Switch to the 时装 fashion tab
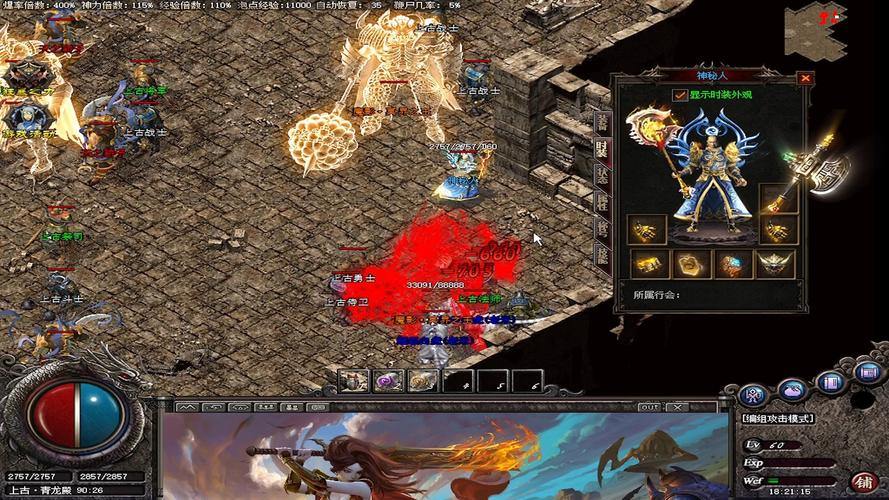 602,148
